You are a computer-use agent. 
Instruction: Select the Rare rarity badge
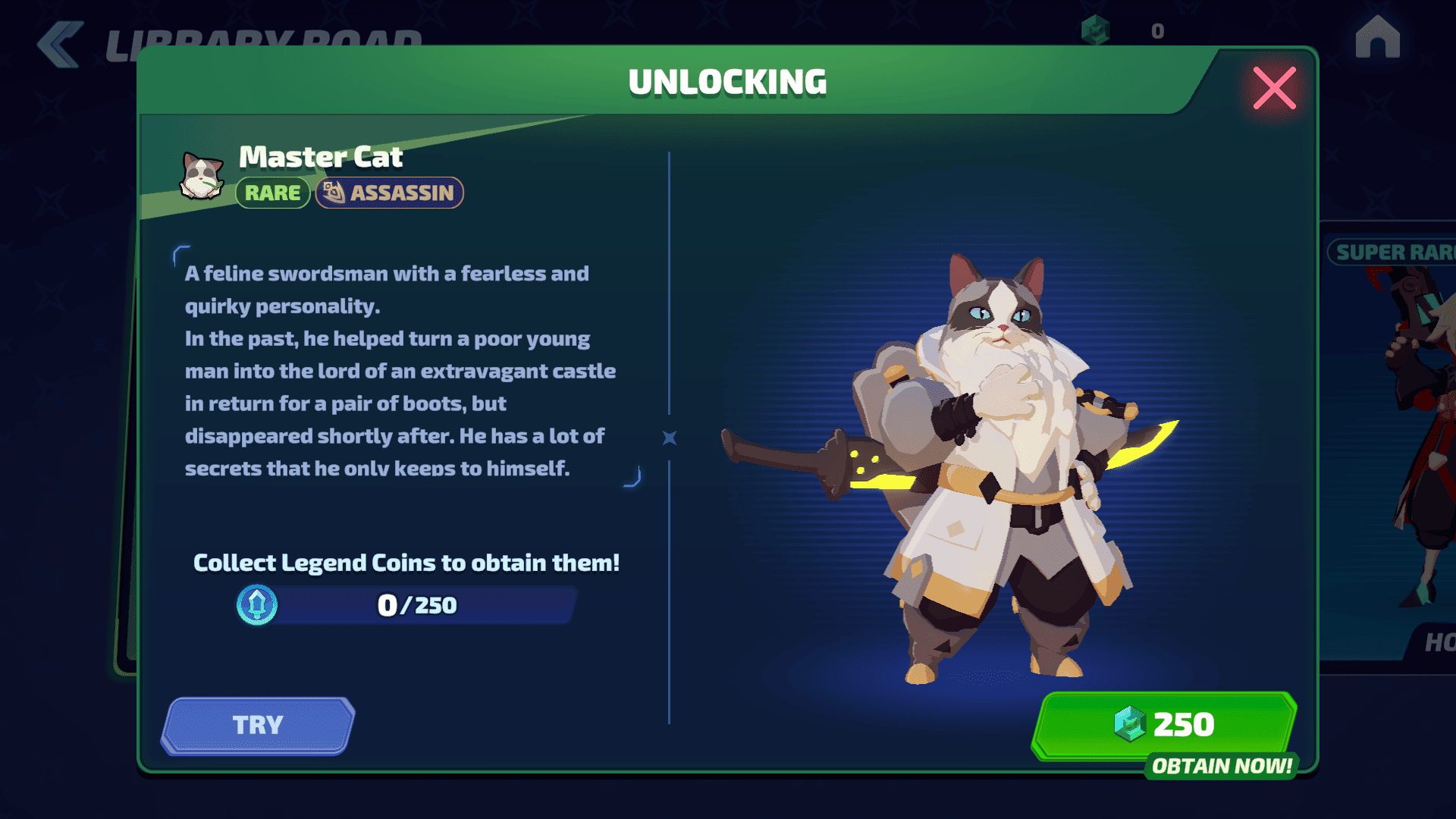(272, 193)
